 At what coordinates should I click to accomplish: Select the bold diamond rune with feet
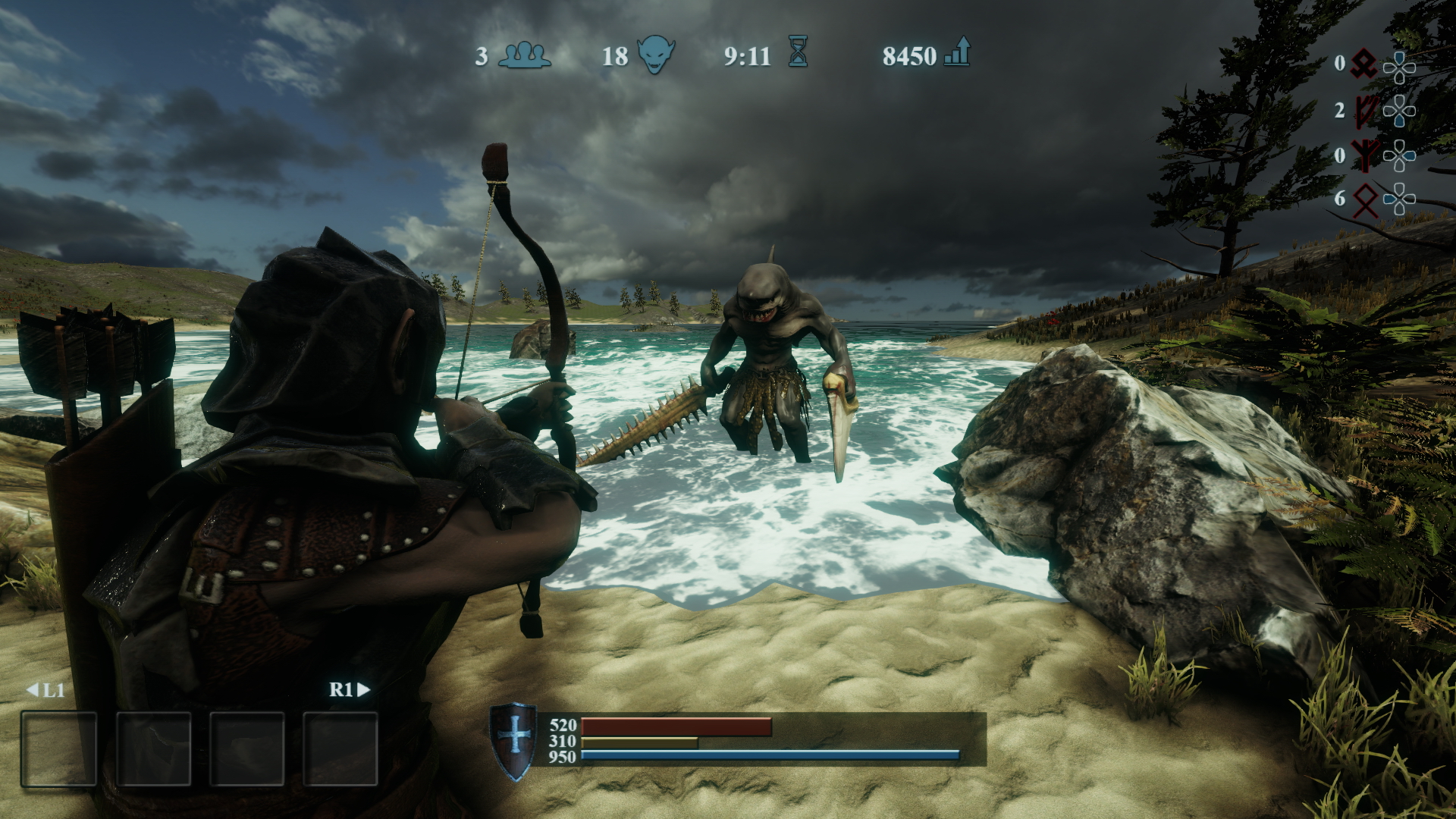(x=1364, y=64)
